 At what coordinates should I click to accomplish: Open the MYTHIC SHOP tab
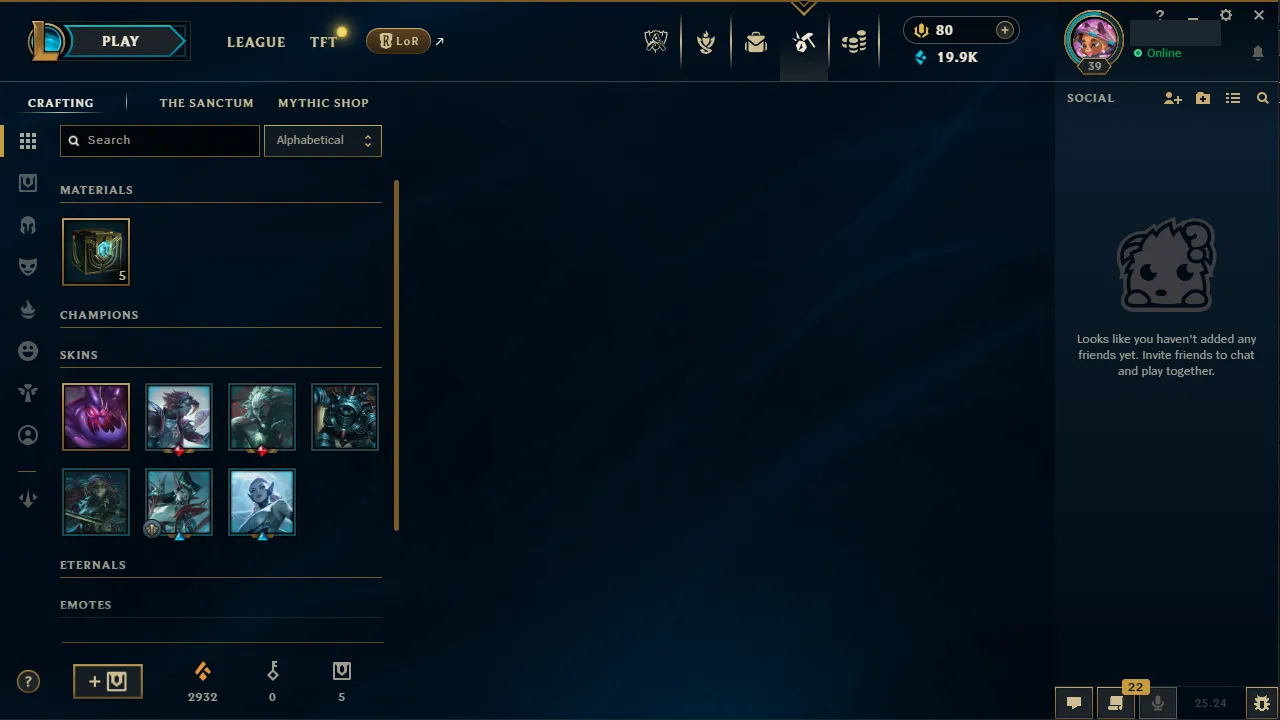tap(323, 103)
